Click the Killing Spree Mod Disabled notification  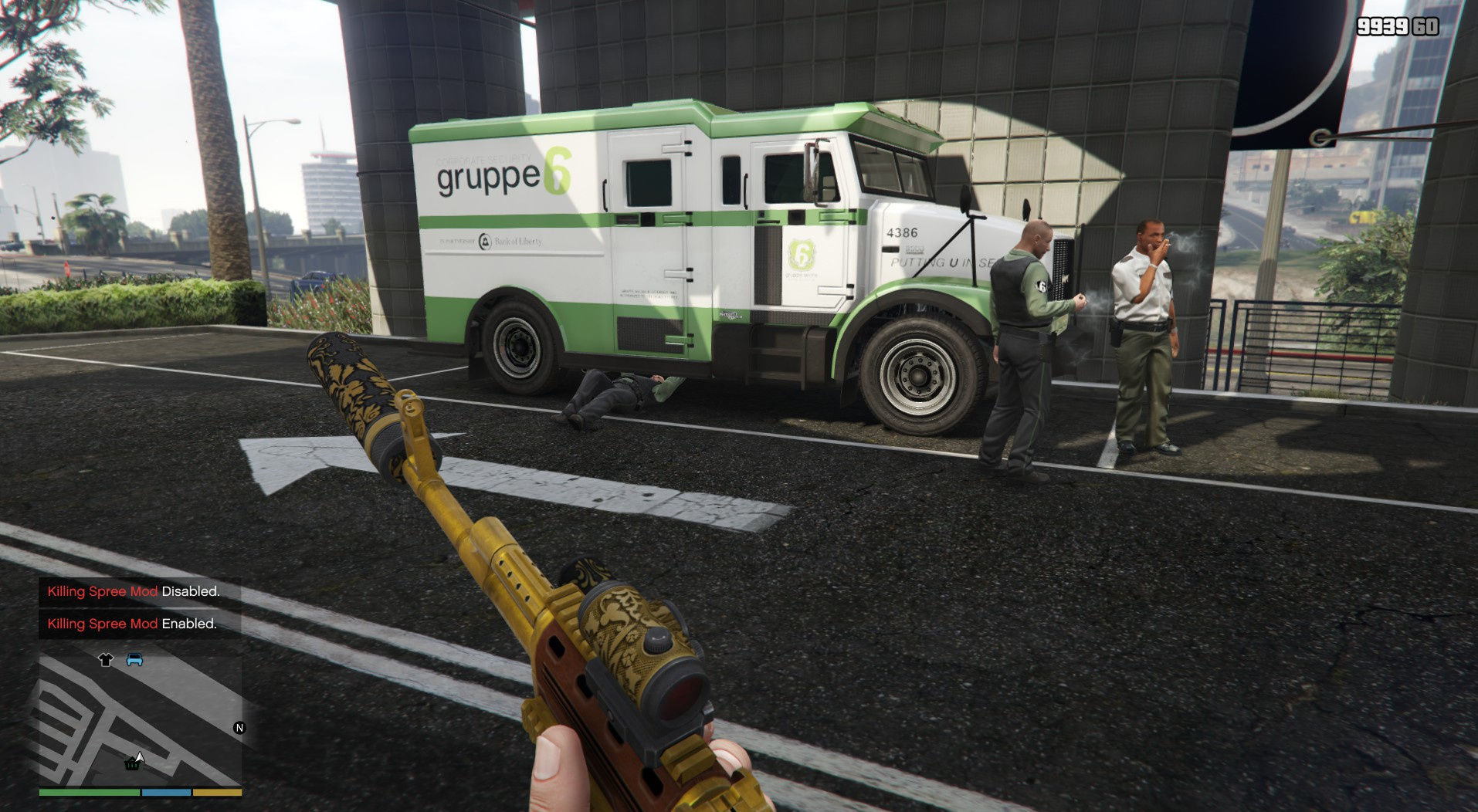(134, 591)
